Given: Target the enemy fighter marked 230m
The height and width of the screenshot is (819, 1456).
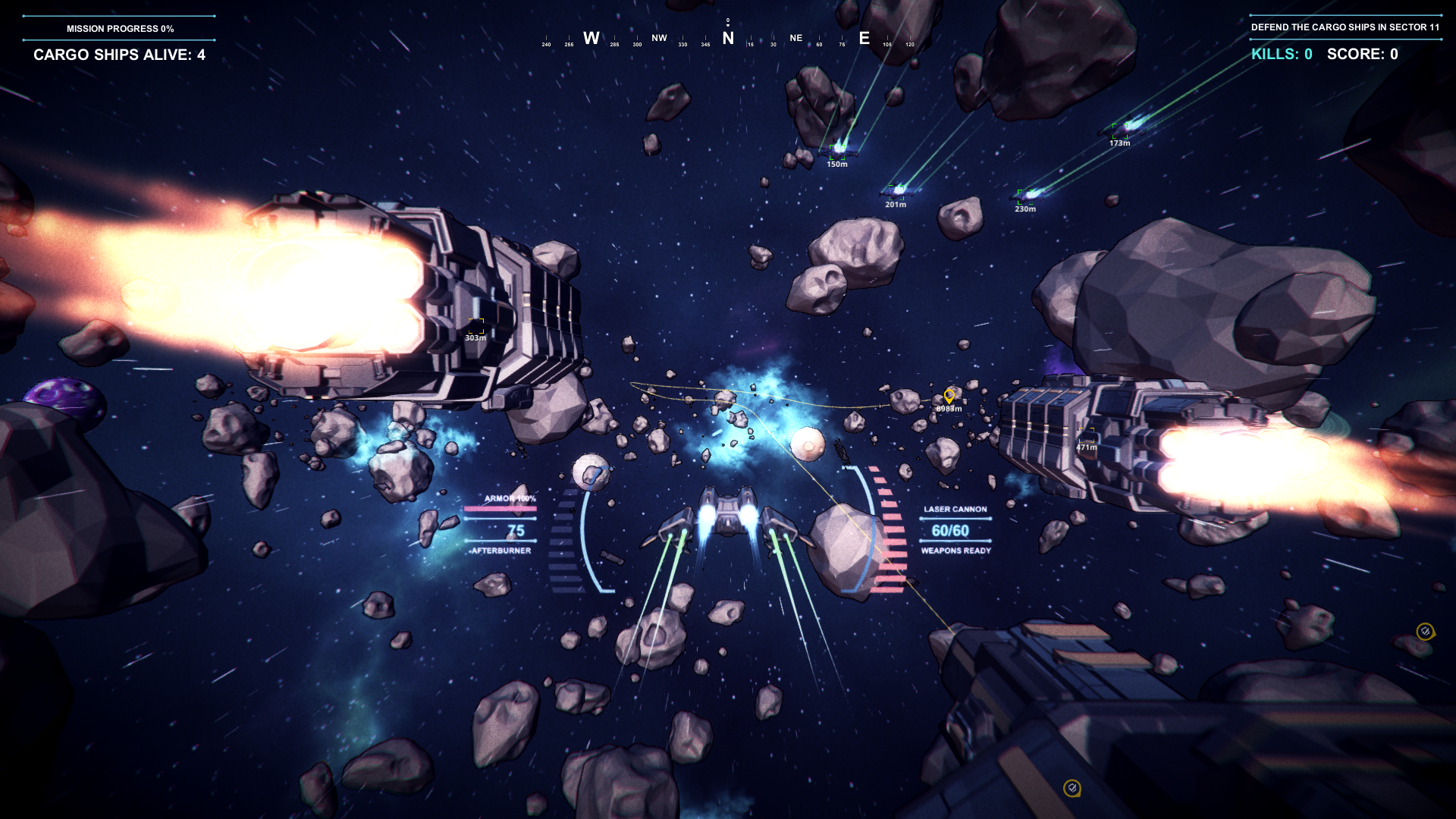Looking at the screenshot, I should (1026, 195).
